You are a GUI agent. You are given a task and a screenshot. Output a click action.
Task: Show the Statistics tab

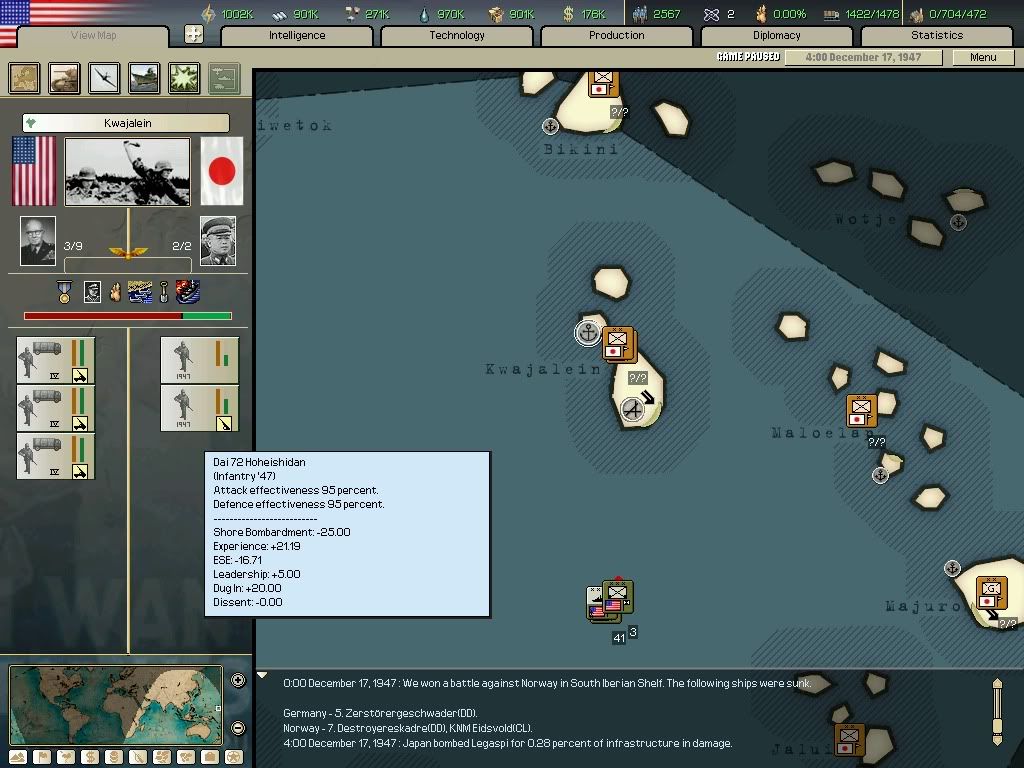pyautogui.click(x=937, y=36)
